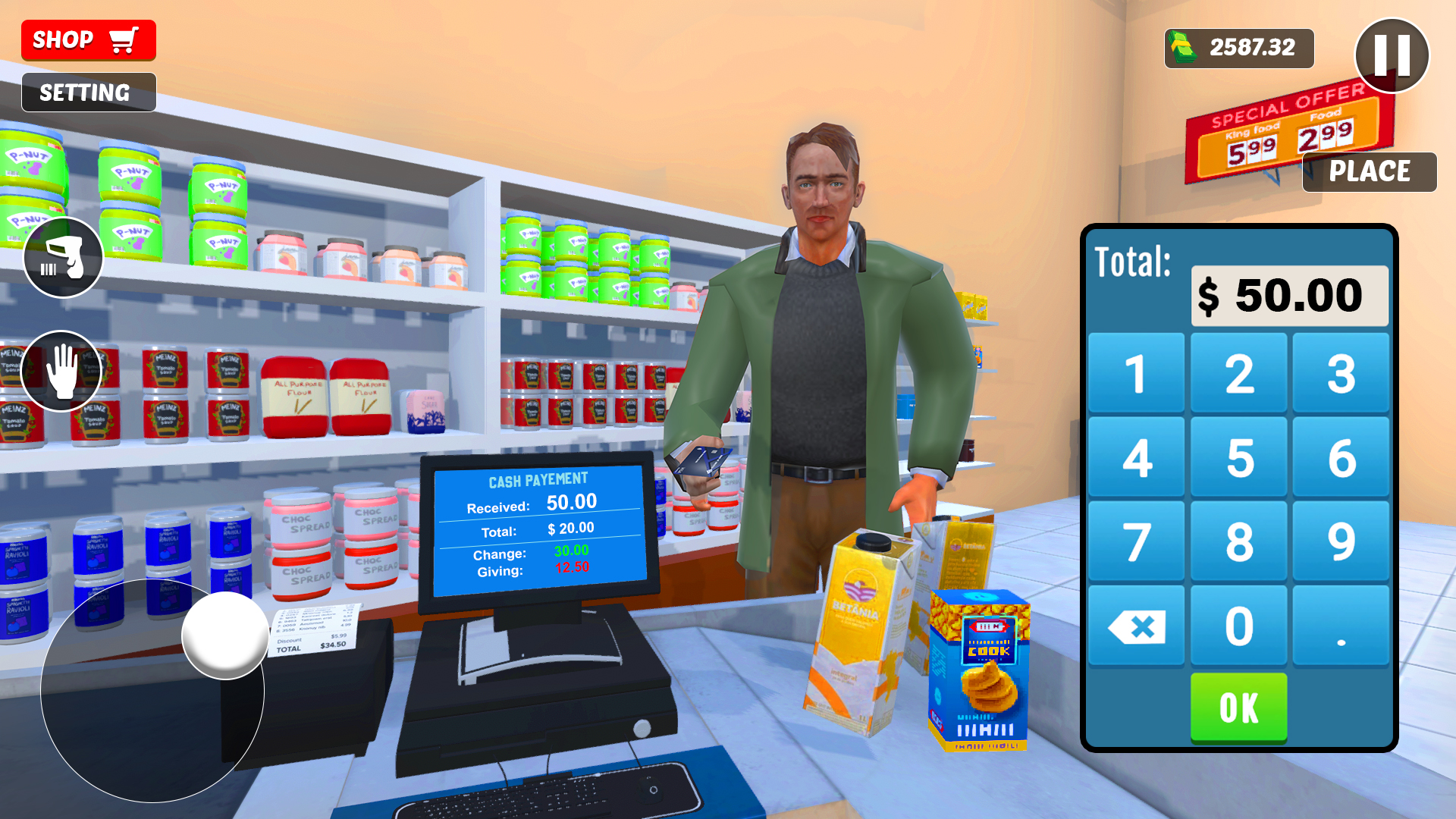Tap number 5 on the cash register keypad
1456x819 pixels.
(1238, 456)
